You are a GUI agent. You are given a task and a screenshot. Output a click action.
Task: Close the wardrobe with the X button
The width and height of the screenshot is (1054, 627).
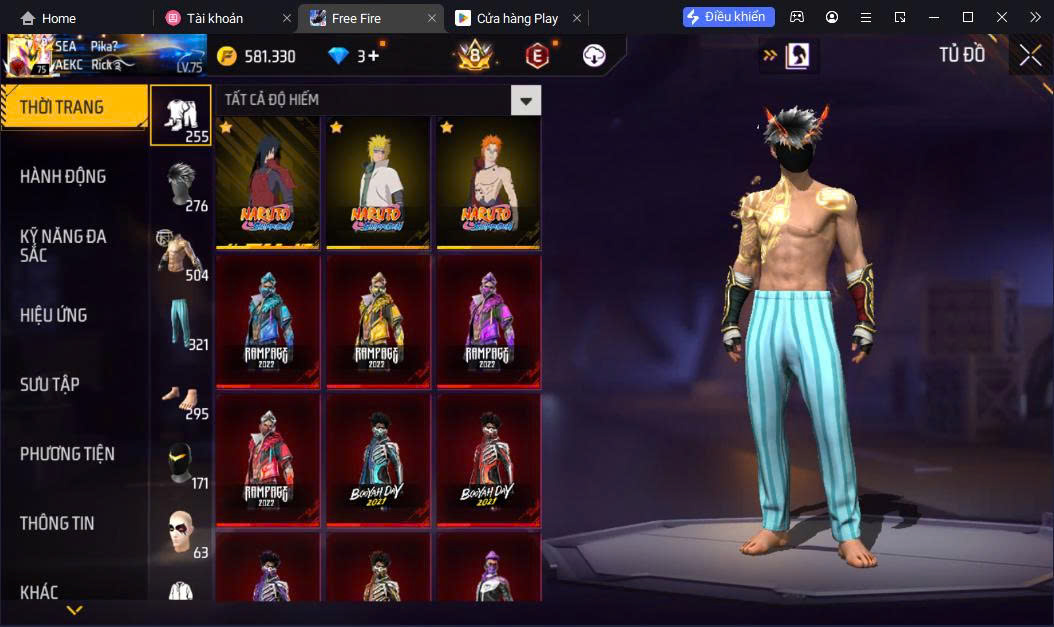pos(1030,56)
